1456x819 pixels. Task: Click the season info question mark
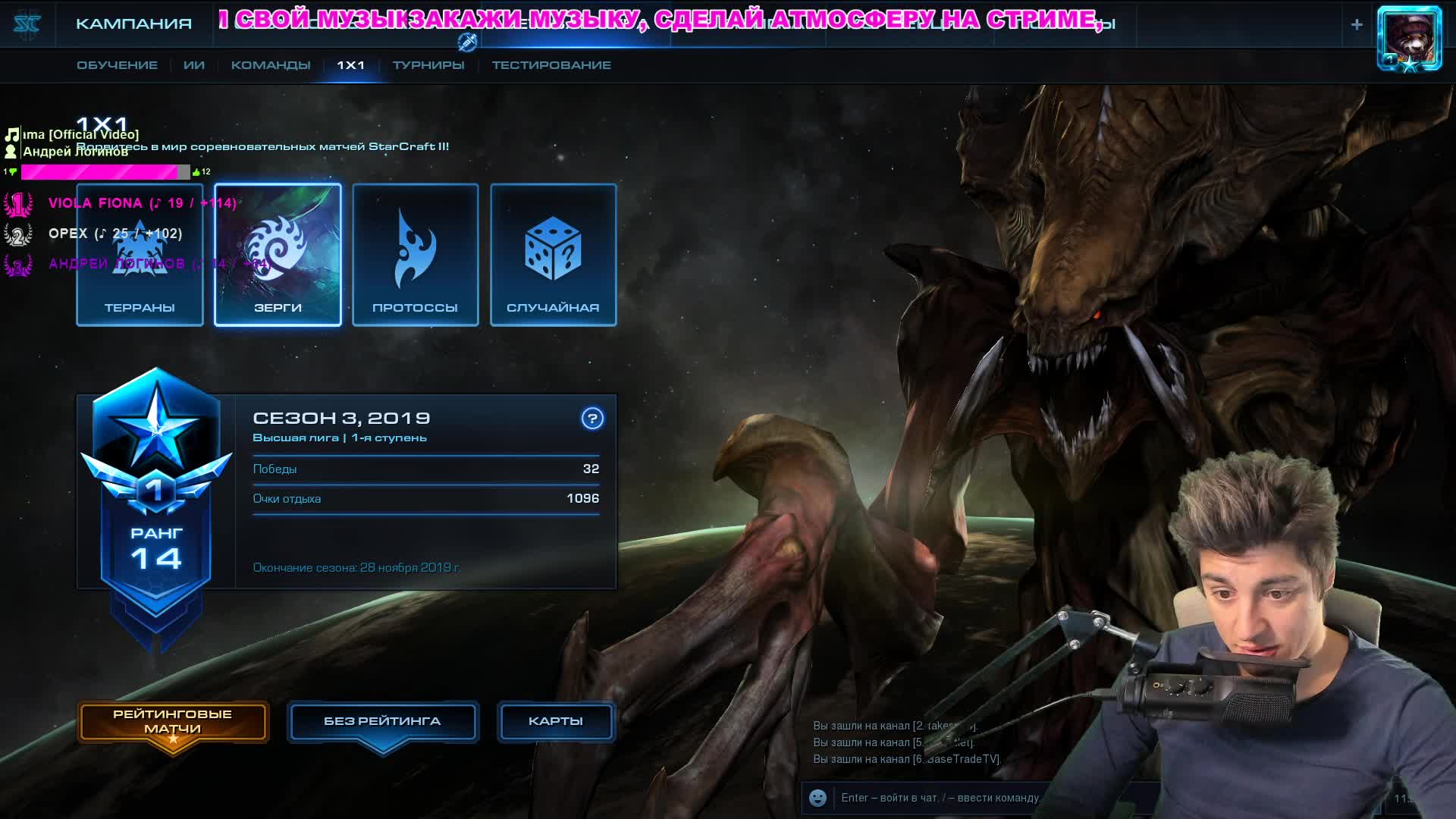[592, 419]
